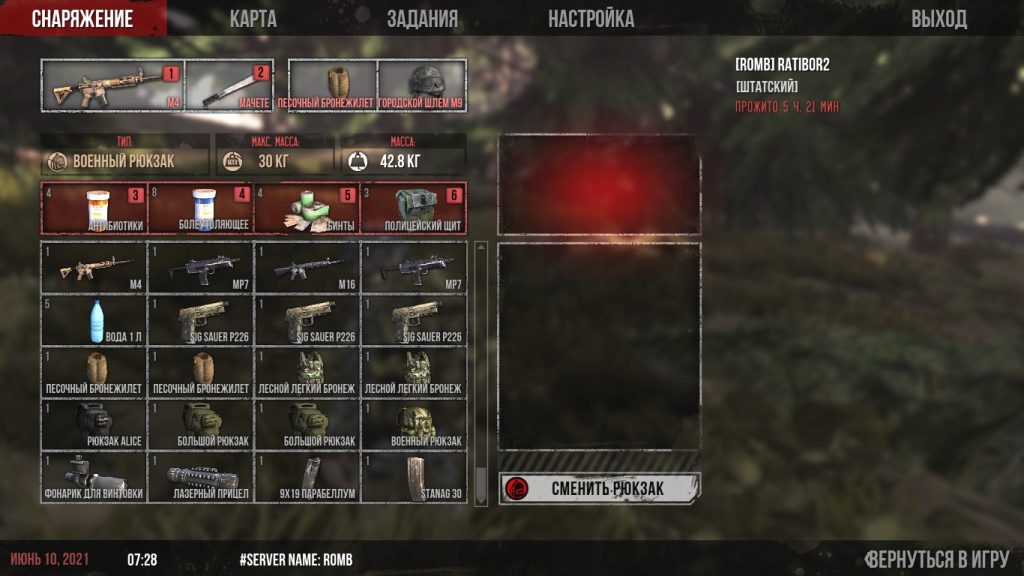Select the Лазерный прицел attachment

click(201, 477)
